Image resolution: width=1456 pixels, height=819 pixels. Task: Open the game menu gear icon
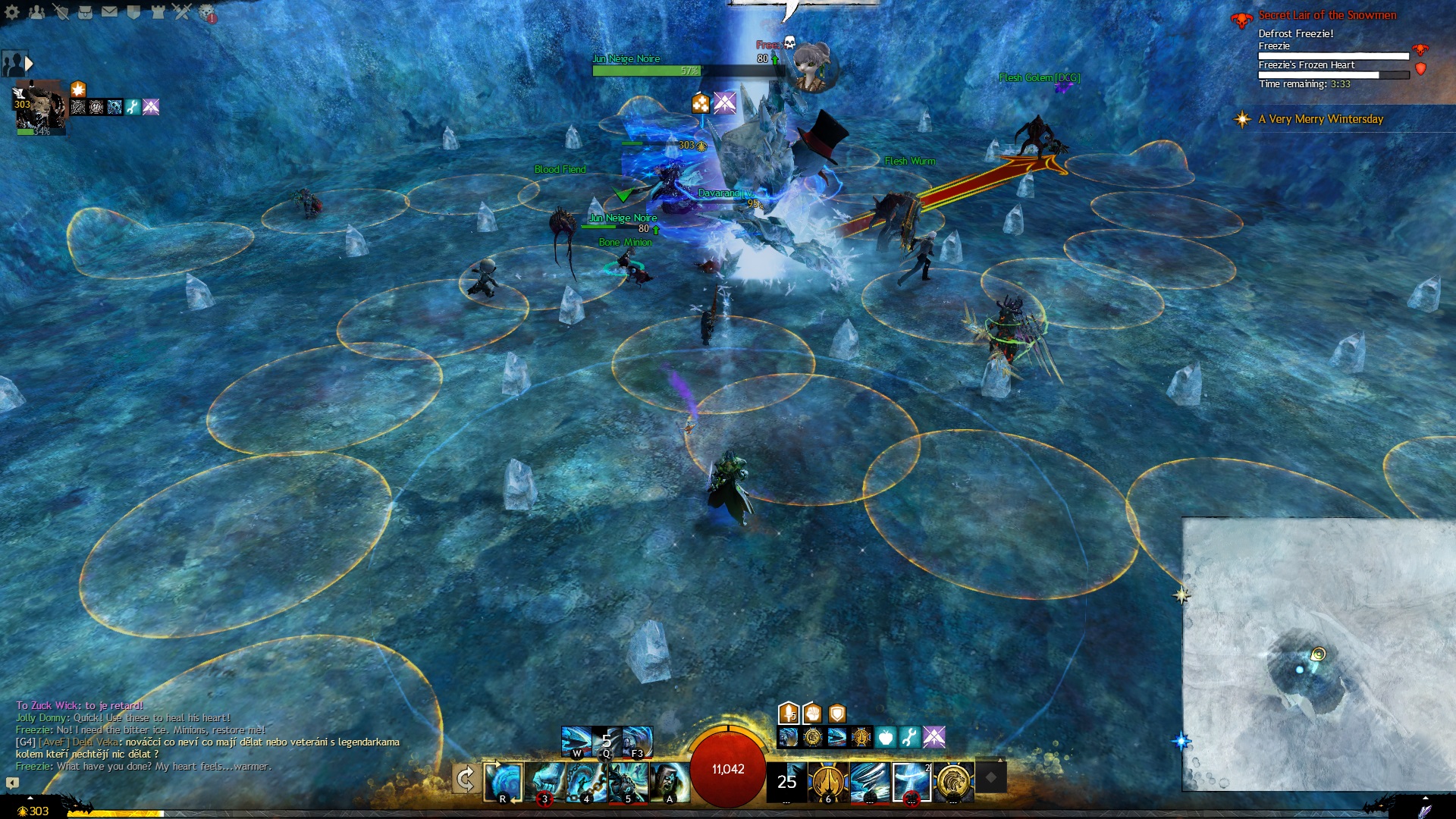pos(12,11)
